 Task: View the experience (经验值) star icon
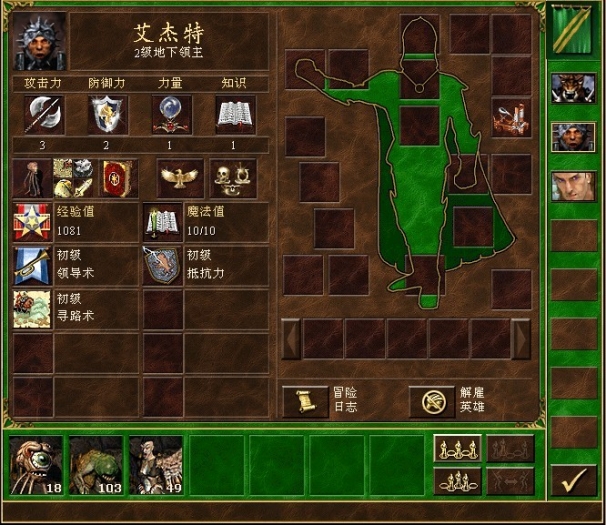(32, 222)
